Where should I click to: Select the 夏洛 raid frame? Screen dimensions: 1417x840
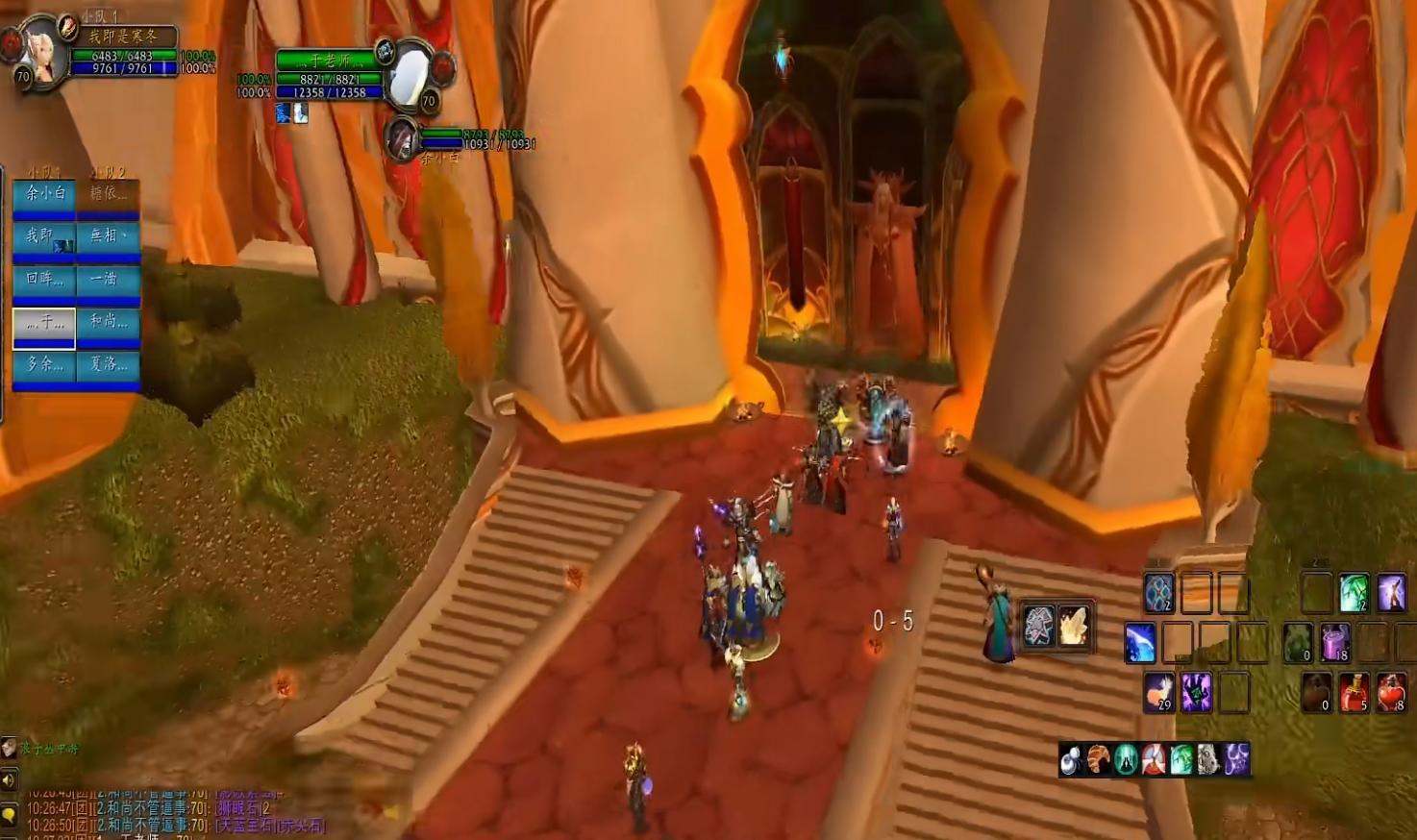(x=108, y=365)
